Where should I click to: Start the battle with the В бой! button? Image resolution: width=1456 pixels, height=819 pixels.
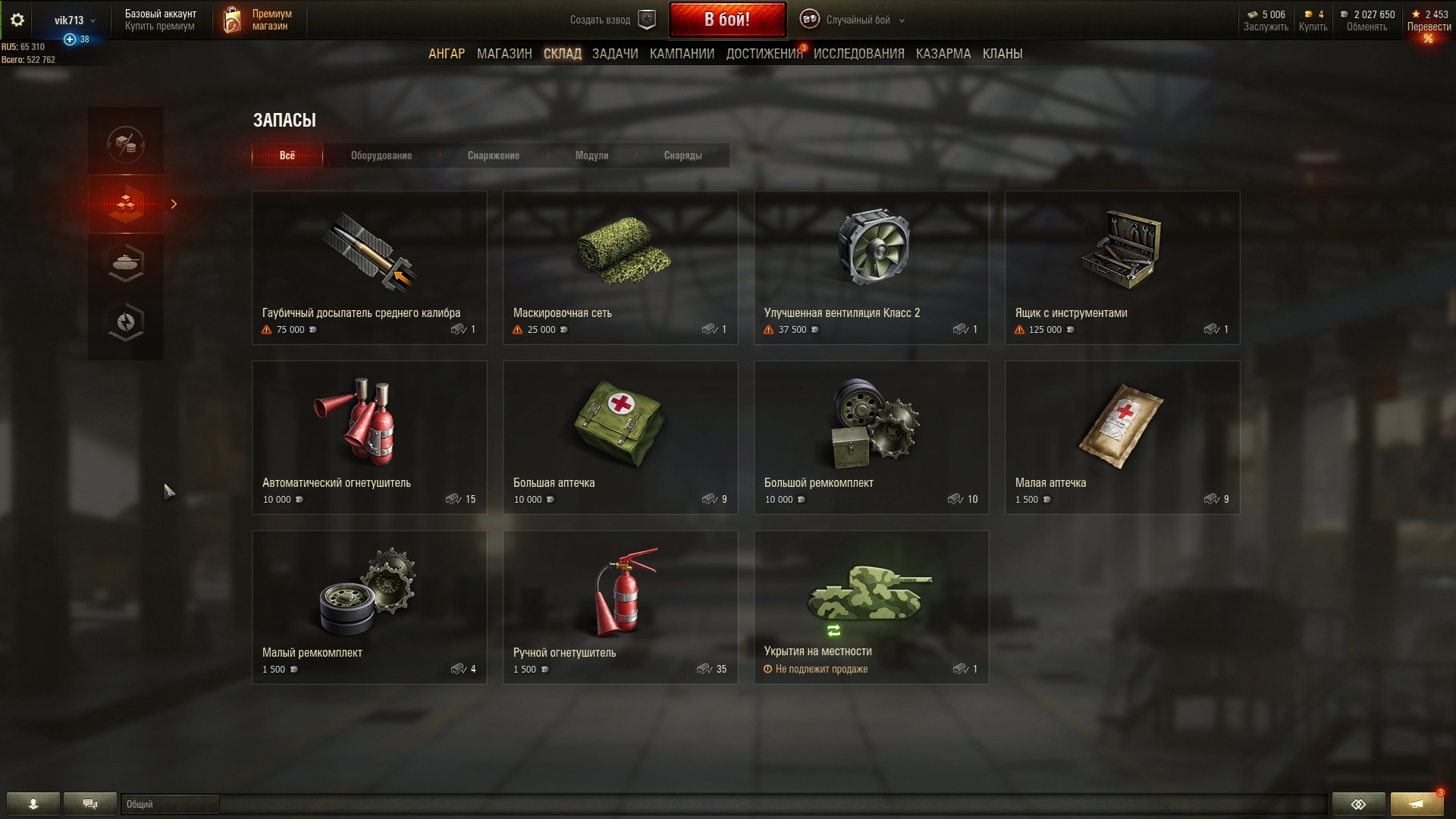click(726, 20)
